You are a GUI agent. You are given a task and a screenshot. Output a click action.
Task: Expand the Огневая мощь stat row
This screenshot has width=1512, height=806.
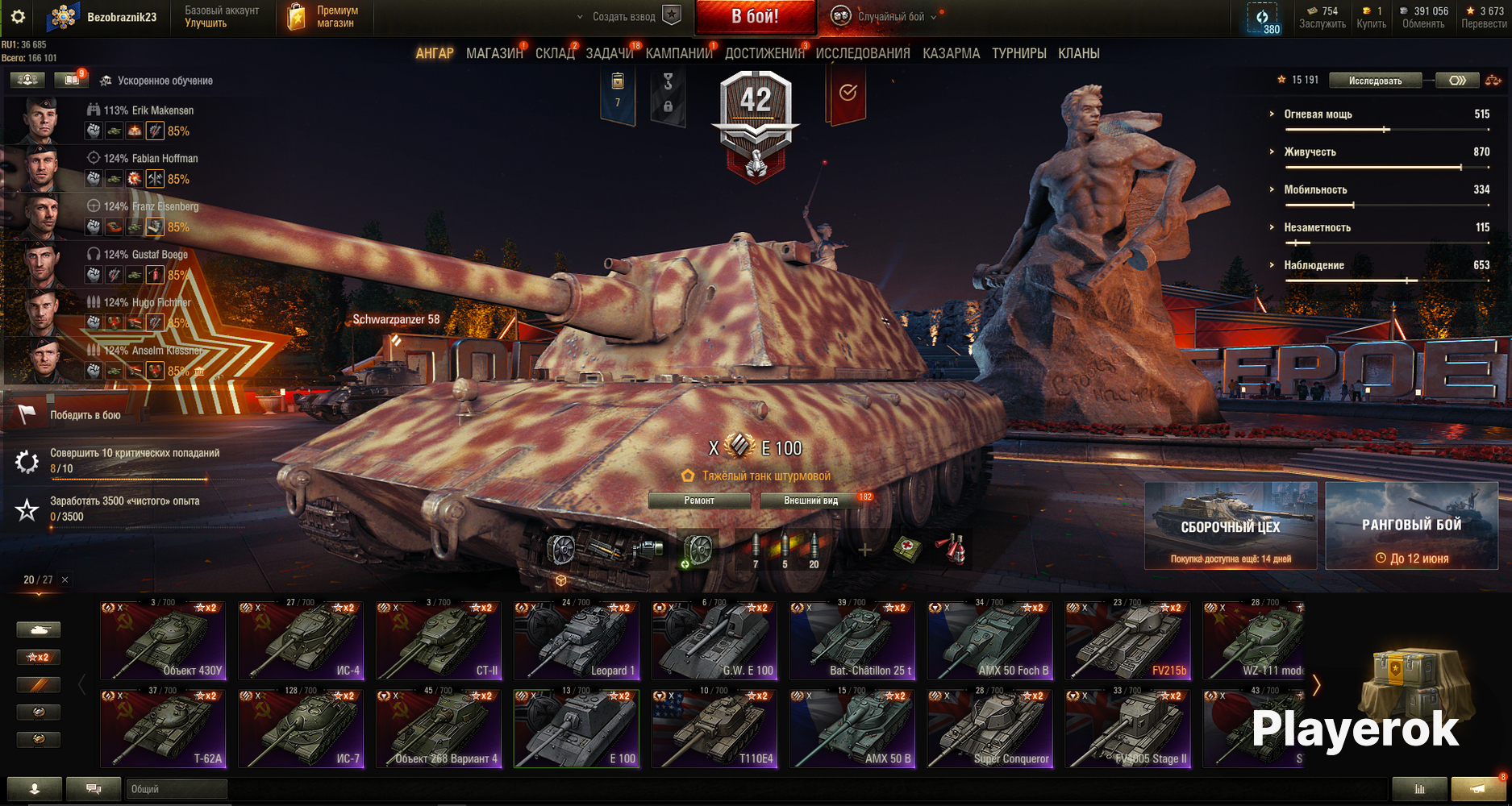click(1318, 114)
